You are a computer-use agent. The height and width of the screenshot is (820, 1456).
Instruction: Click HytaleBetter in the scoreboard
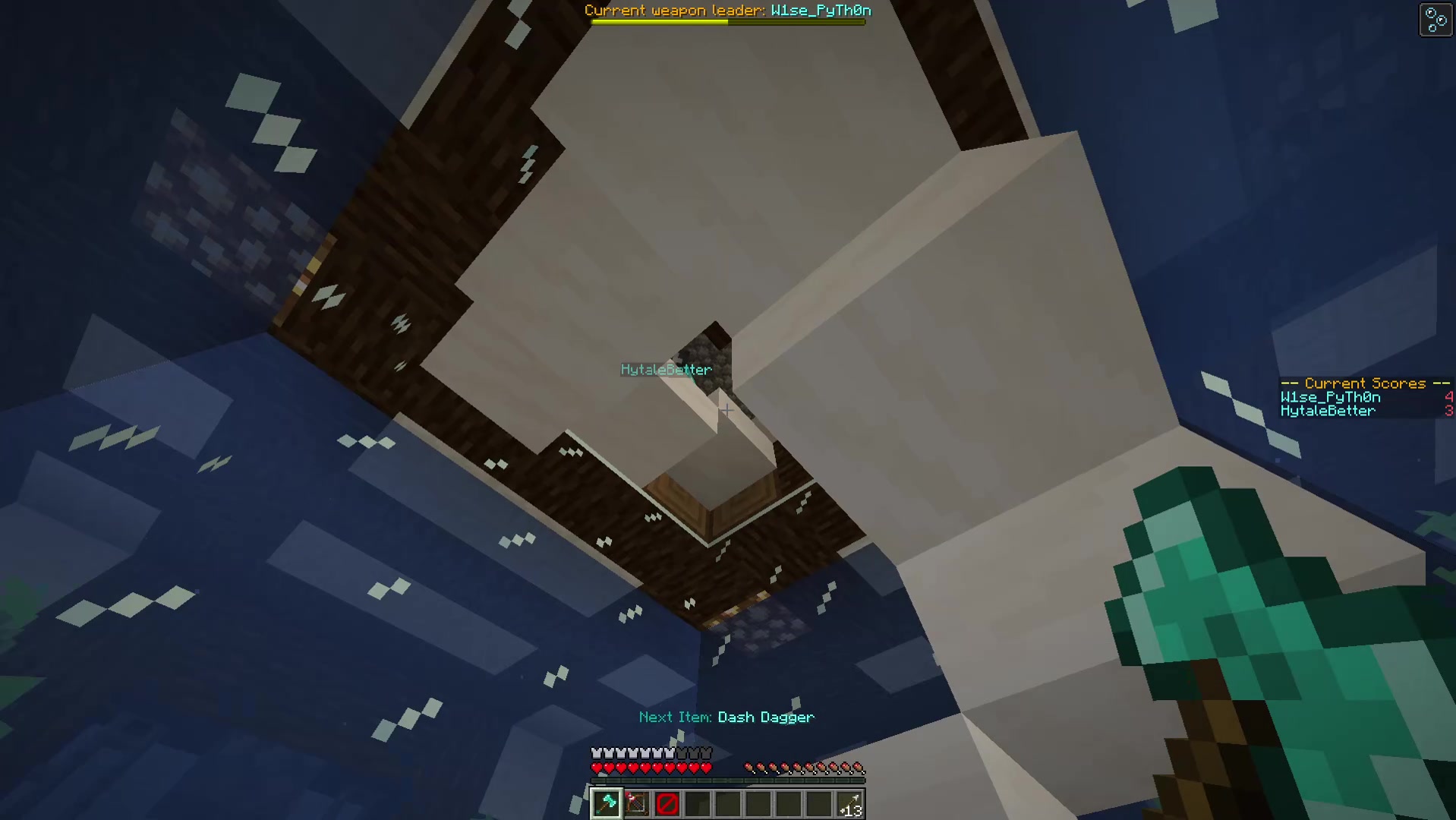point(1328,411)
